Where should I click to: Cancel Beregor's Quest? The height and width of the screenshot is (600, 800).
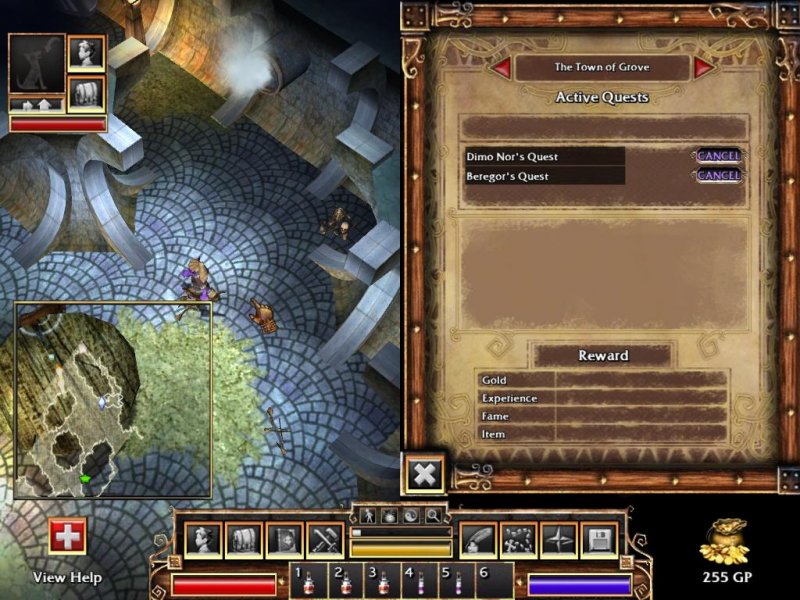[718, 176]
